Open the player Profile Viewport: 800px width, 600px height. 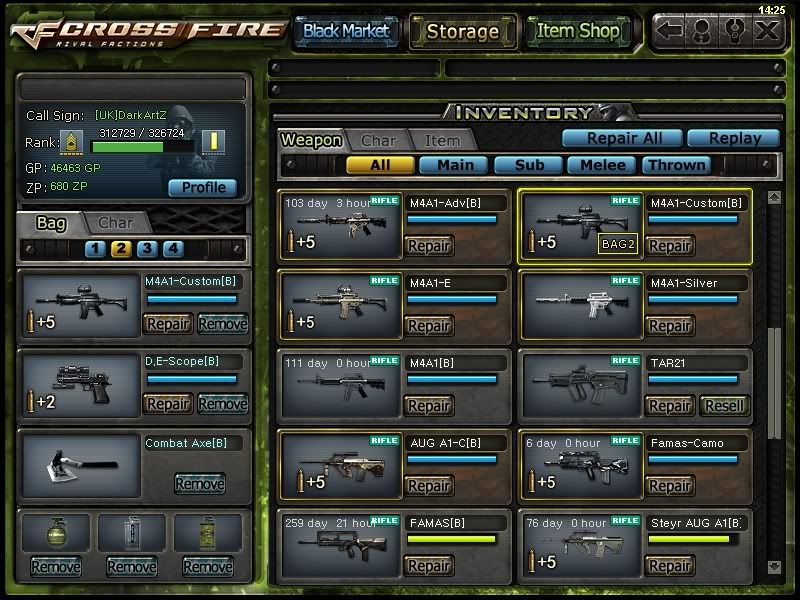pyautogui.click(x=203, y=187)
